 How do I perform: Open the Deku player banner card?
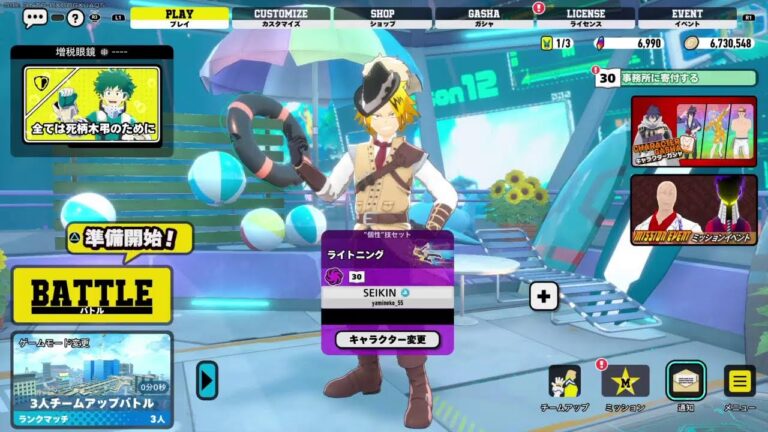click(x=92, y=108)
